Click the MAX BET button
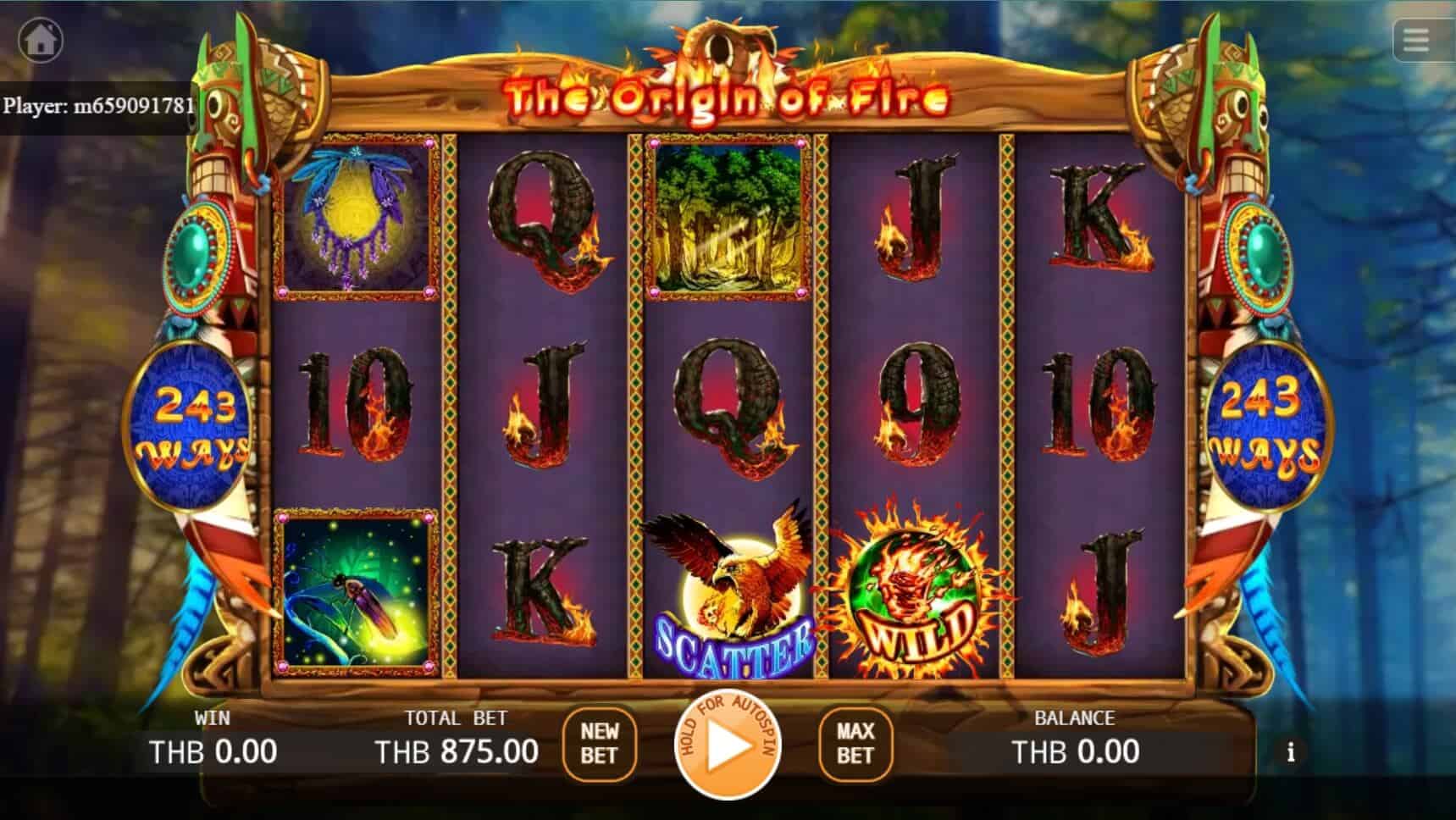The width and height of the screenshot is (1456, 820). 855,747
